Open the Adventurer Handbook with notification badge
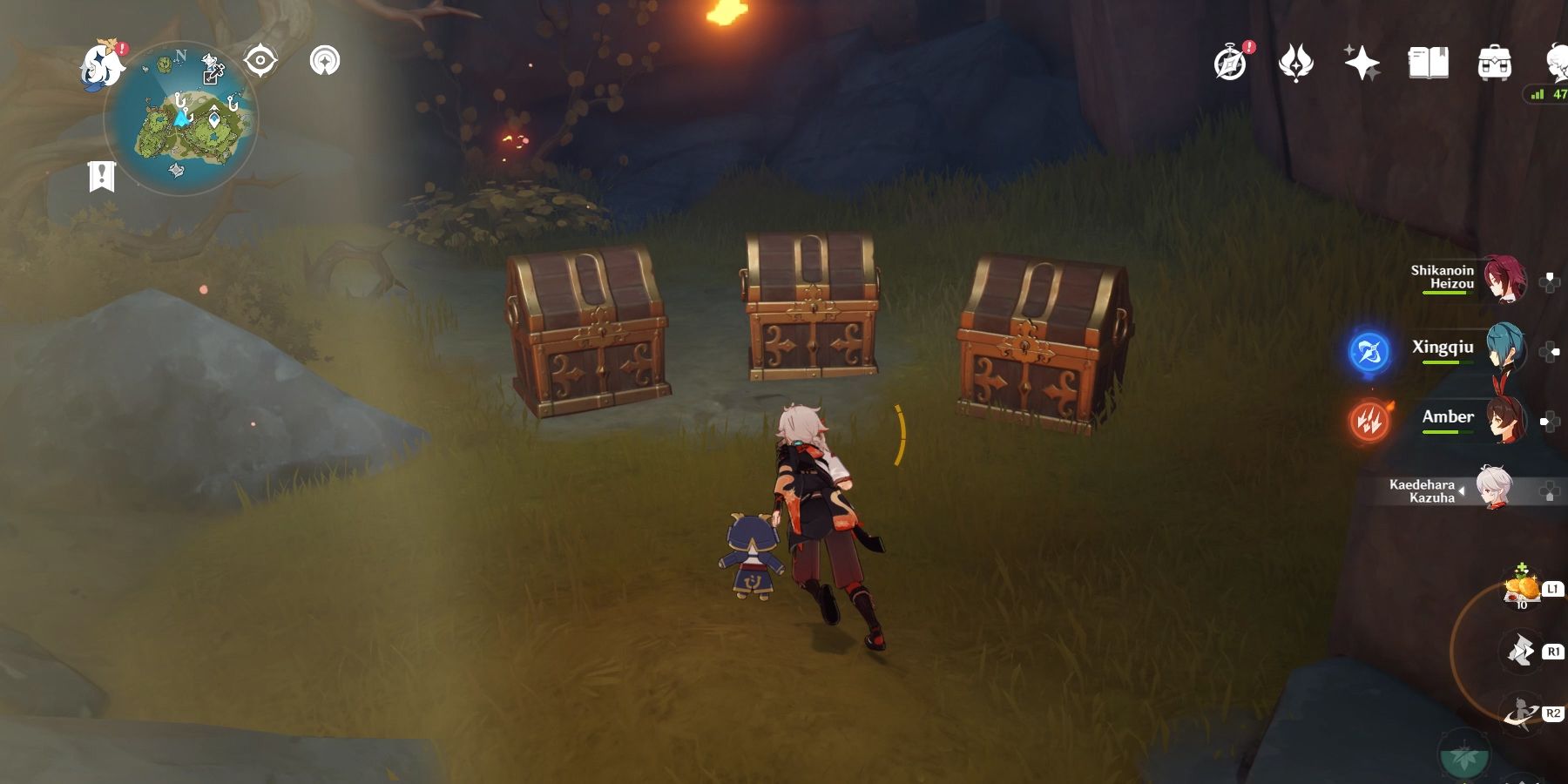 tap(1229, 61)
